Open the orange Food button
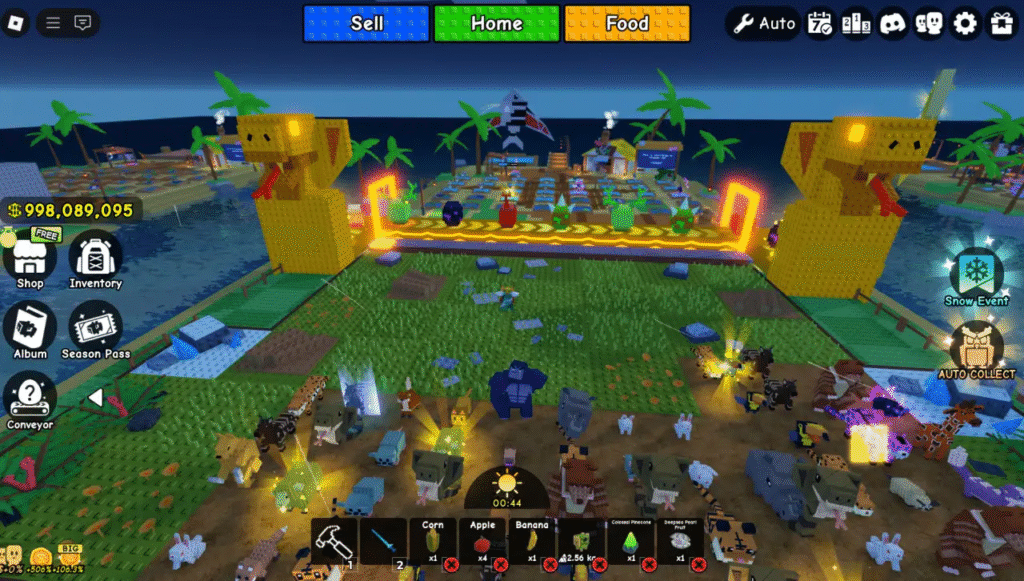Image resolution: width=1024 pixels, height=581 pixels. pos(627,23)
